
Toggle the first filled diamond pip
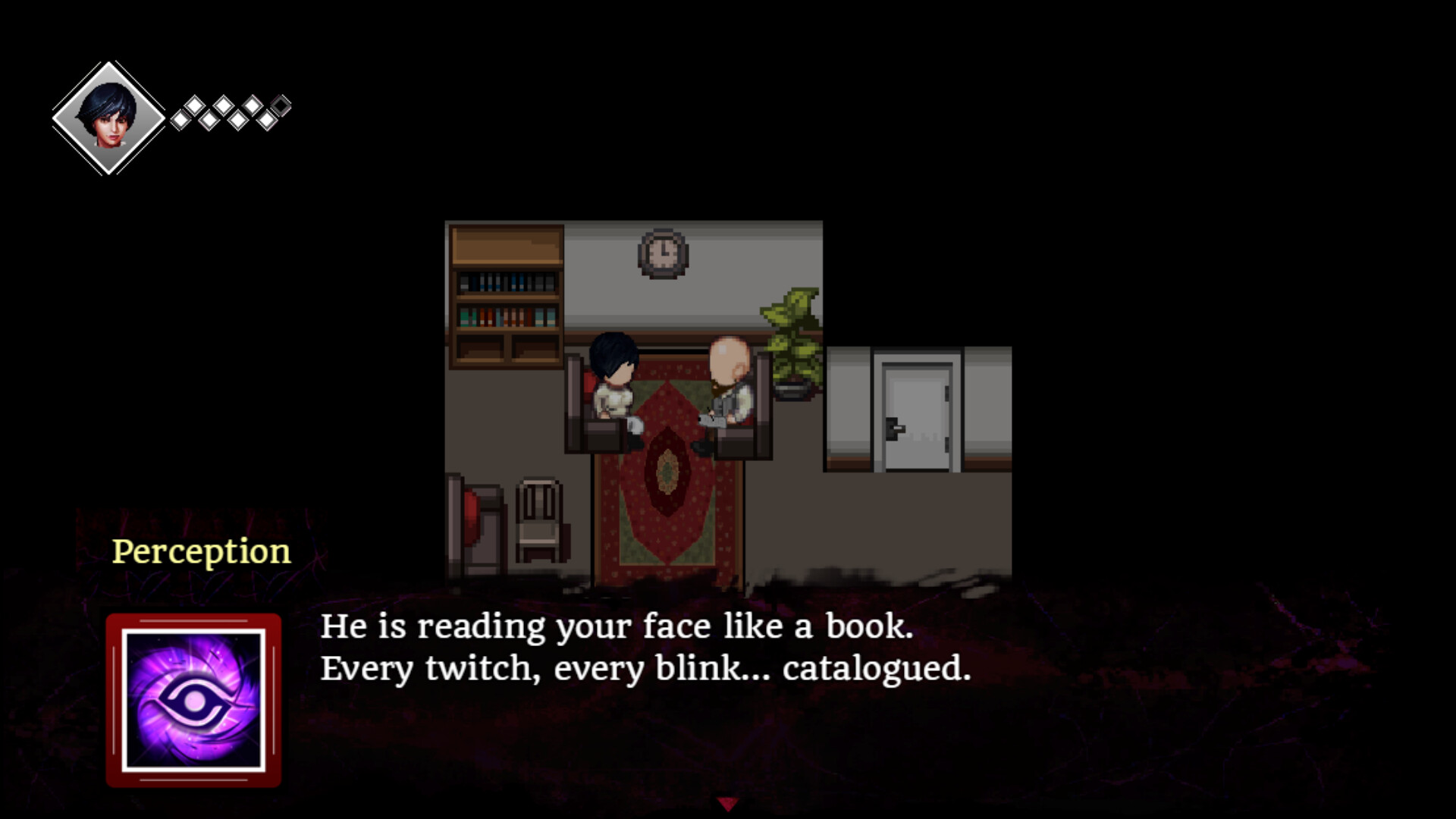pyautogui.click(x=180, y=121)
